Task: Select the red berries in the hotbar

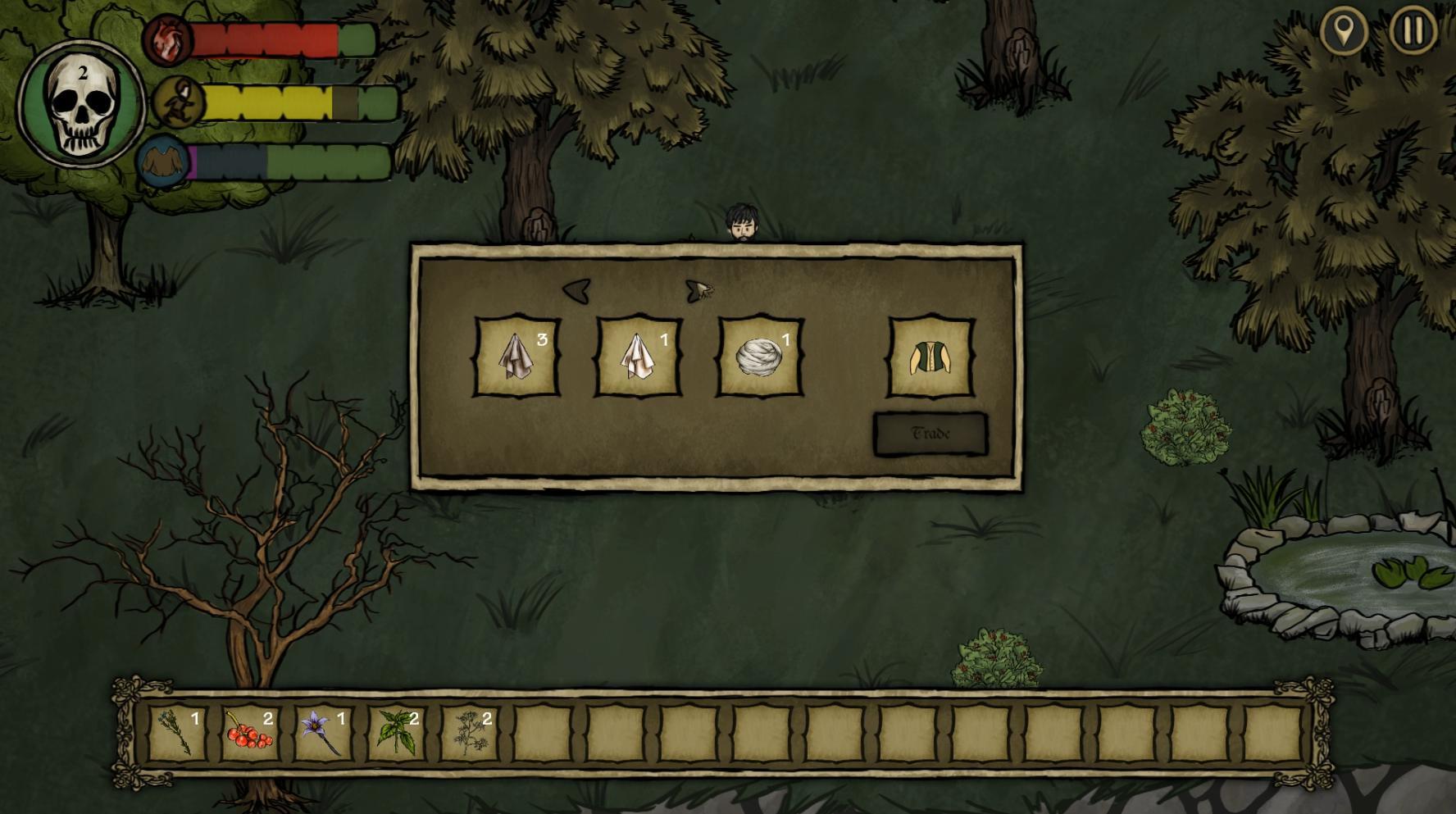Action: (x=250, y=732)
